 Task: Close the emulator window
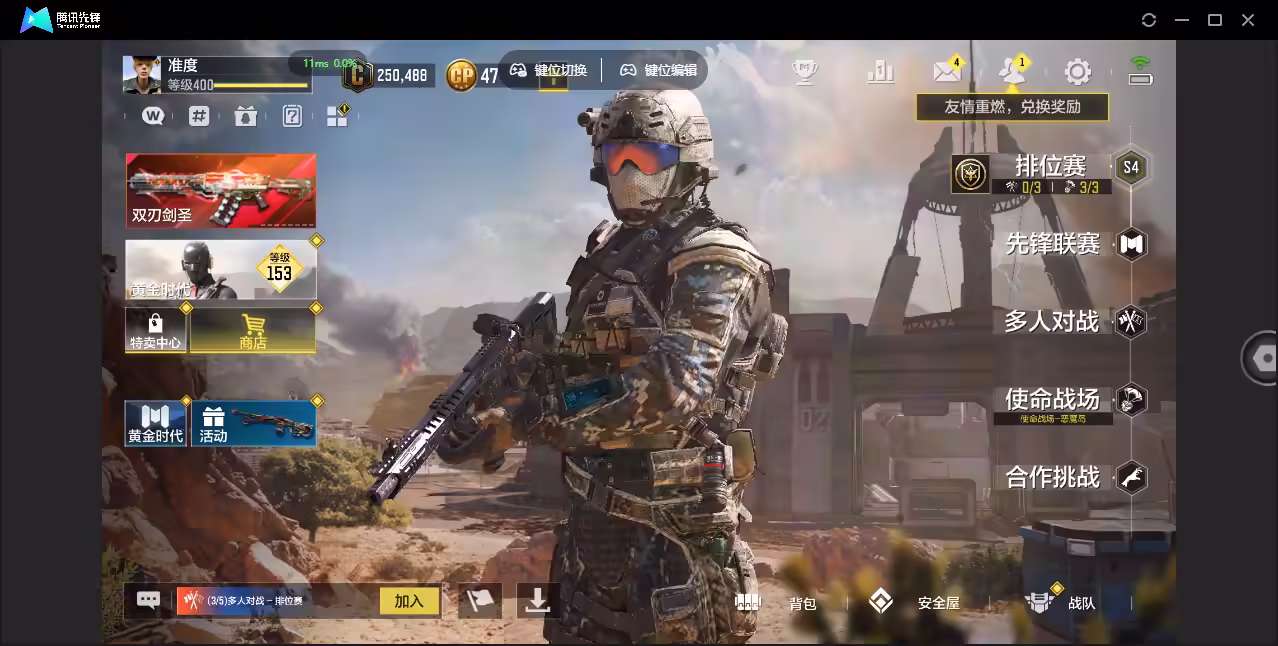click(x=1248, y=20)
